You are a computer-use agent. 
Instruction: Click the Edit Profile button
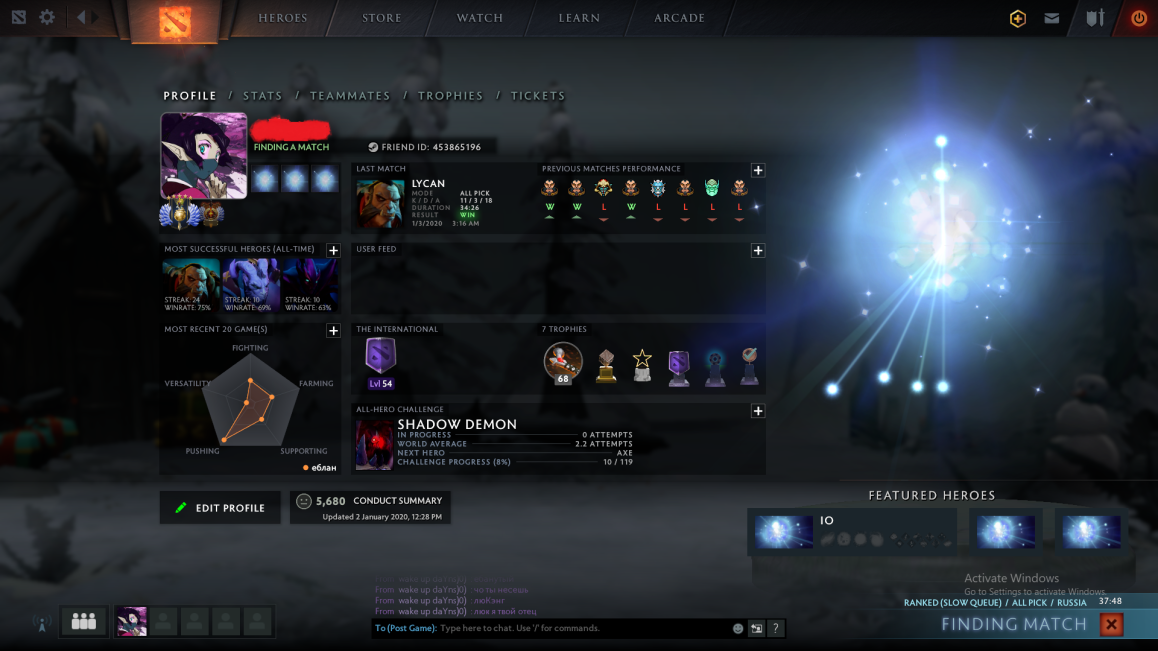tap(220, 508)
